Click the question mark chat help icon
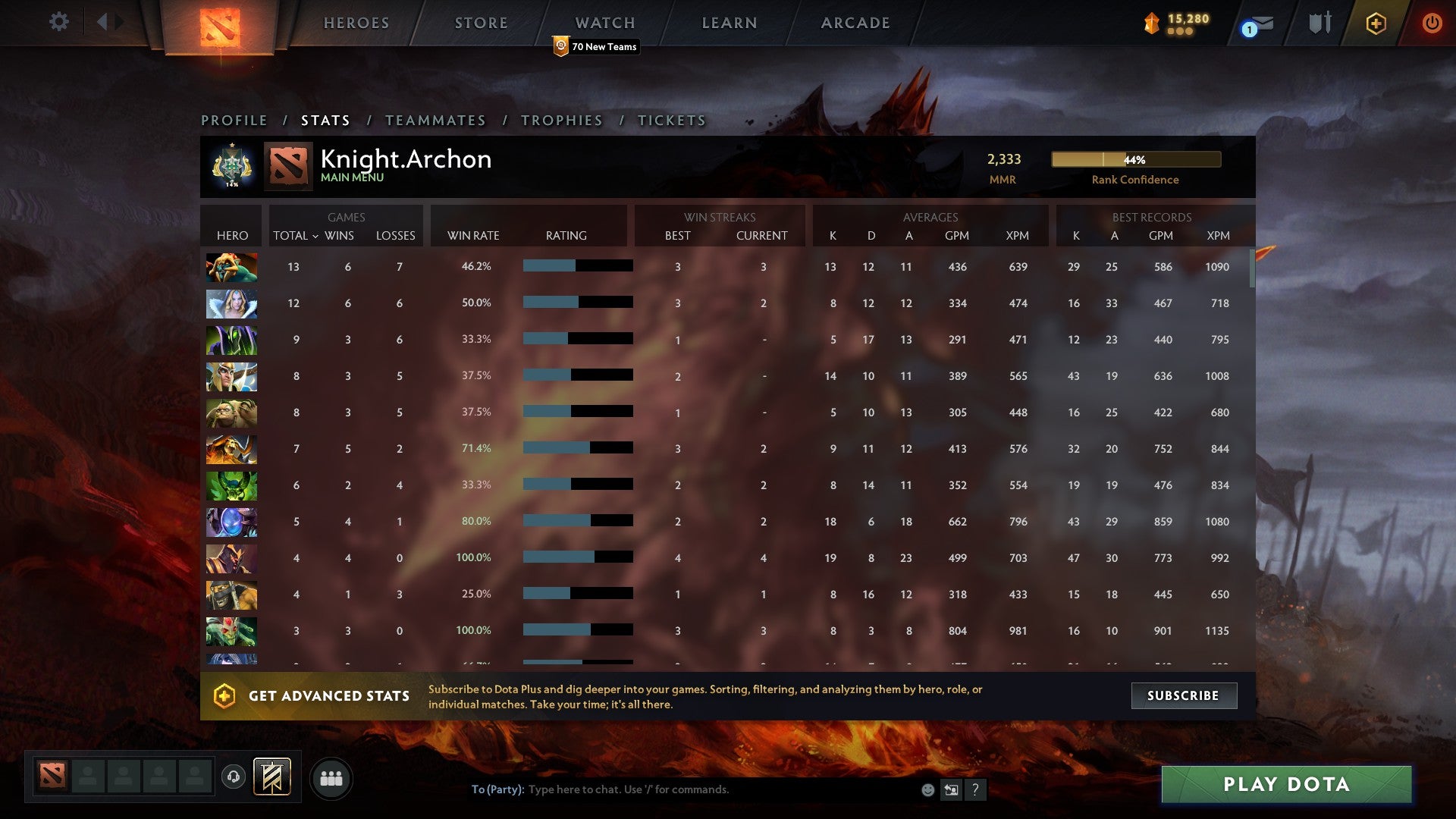Image resolution: width=1456 pixels, height=819 pixels. pos(975,789)
